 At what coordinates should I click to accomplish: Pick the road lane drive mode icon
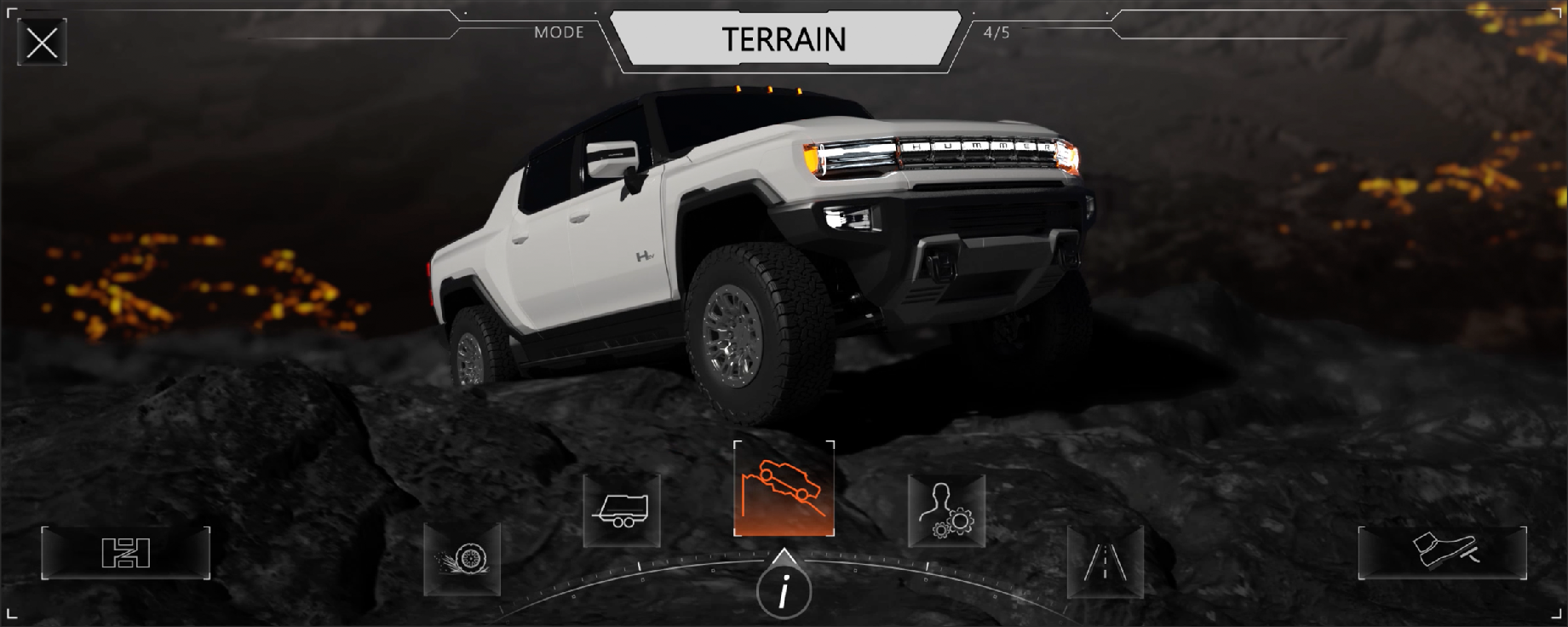pos(1105,561)
